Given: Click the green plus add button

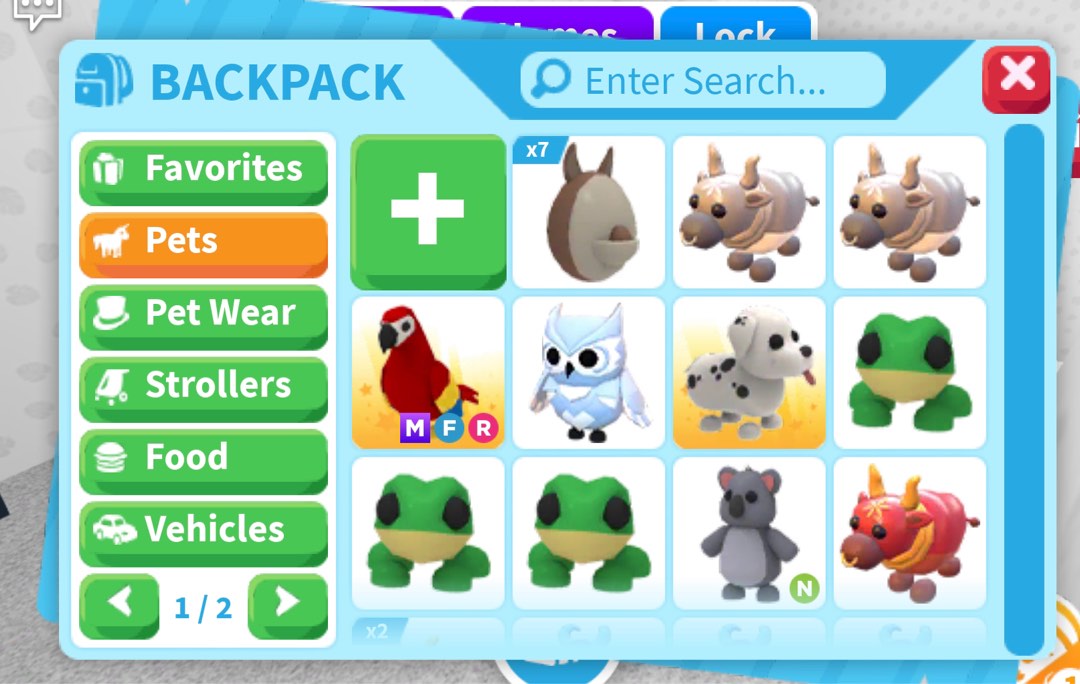Looking at the screenshot, I should pyautogui.click(x=428, y=211).
